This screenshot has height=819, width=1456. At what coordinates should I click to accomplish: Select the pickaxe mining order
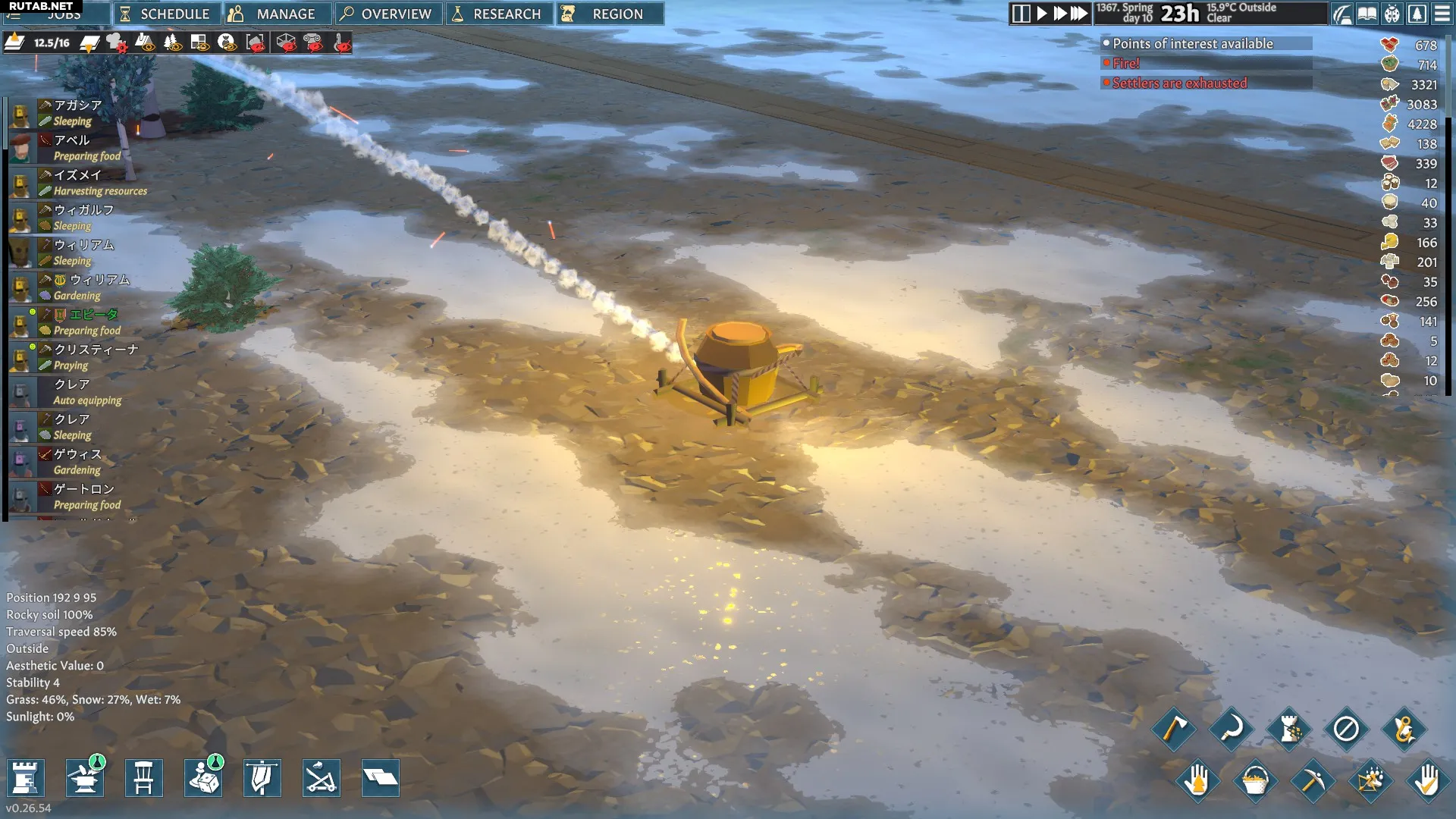click(1312, 780)
